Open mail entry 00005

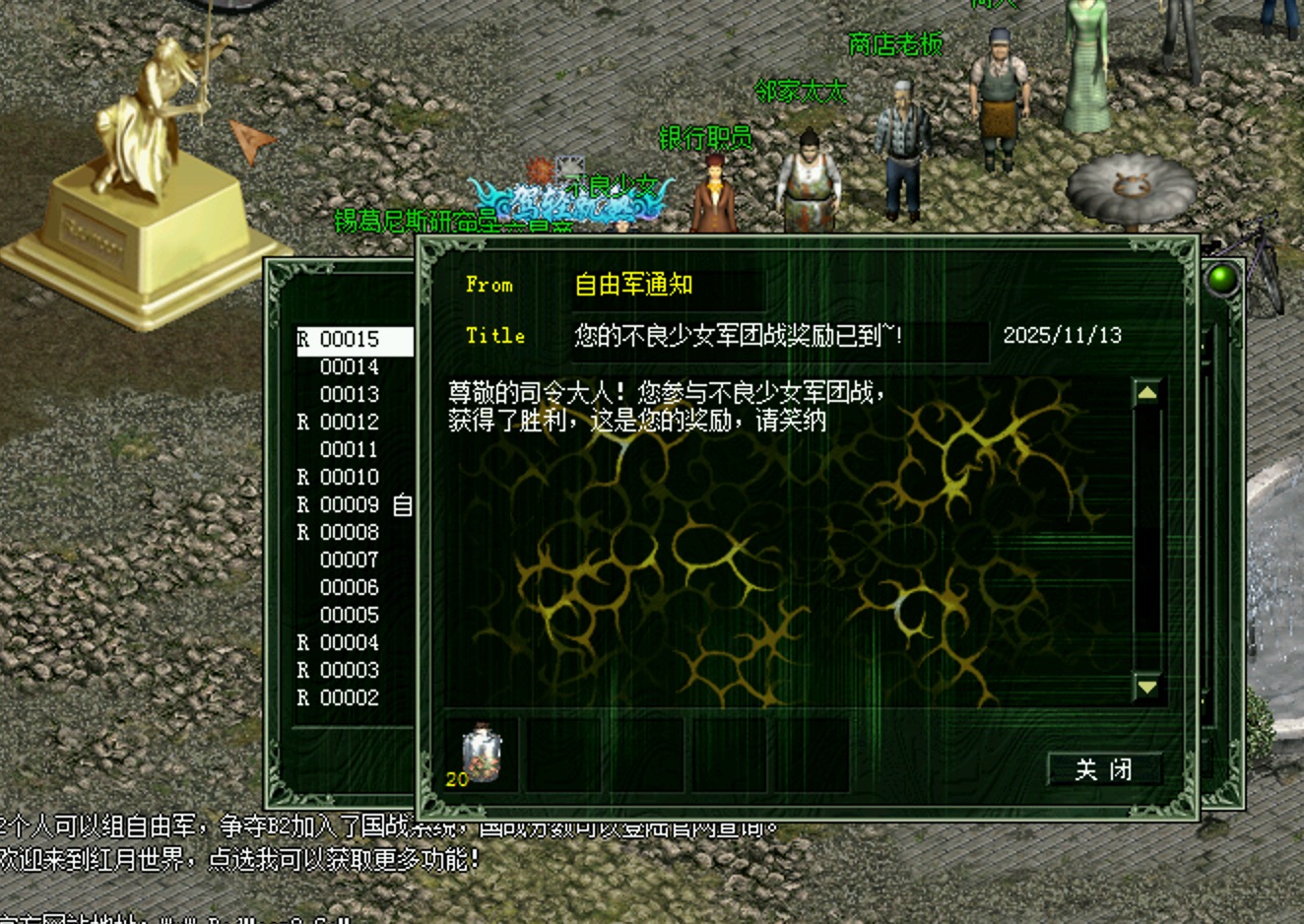click(350, 616)
